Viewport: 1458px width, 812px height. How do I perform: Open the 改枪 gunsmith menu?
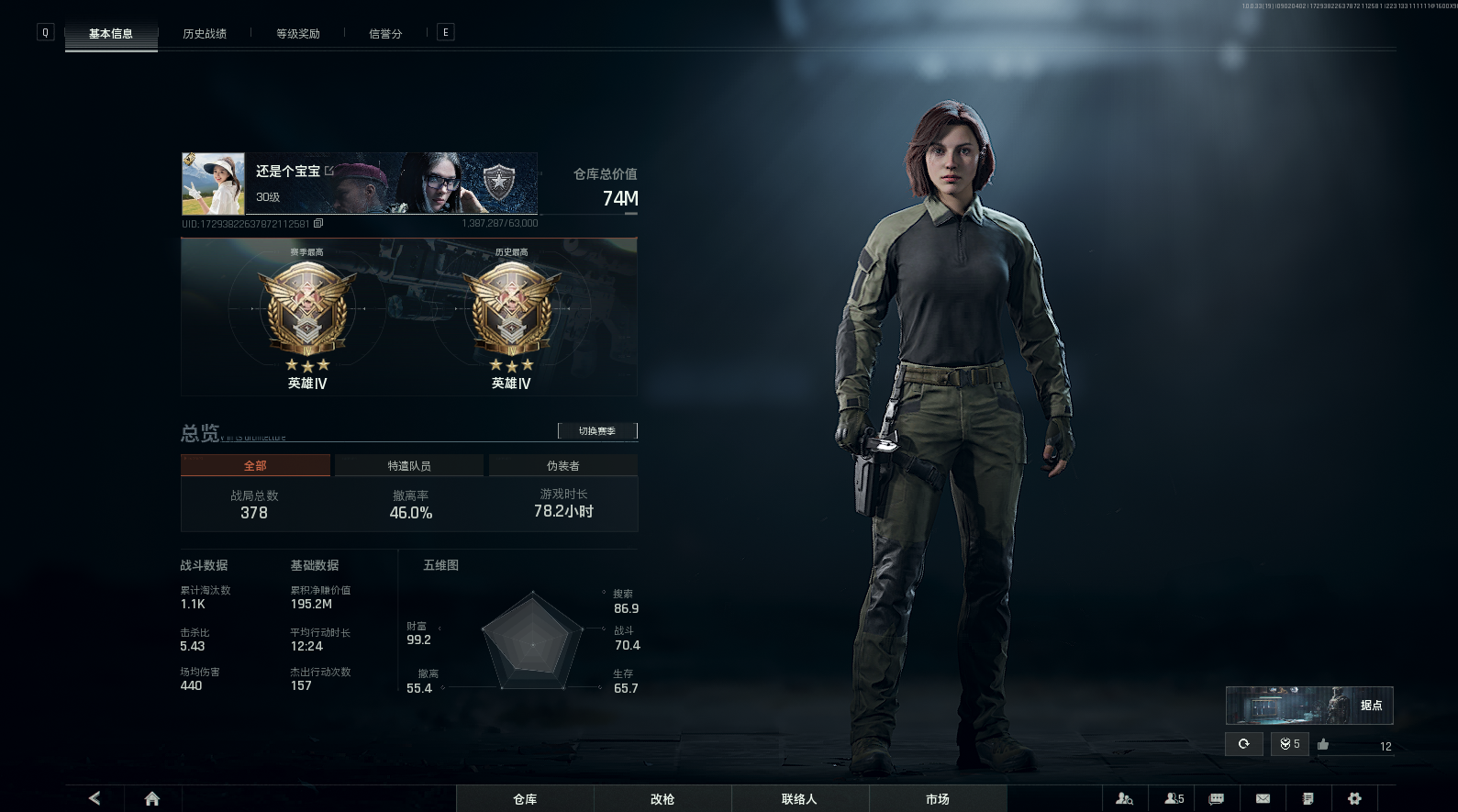click(x=662, y=799)
